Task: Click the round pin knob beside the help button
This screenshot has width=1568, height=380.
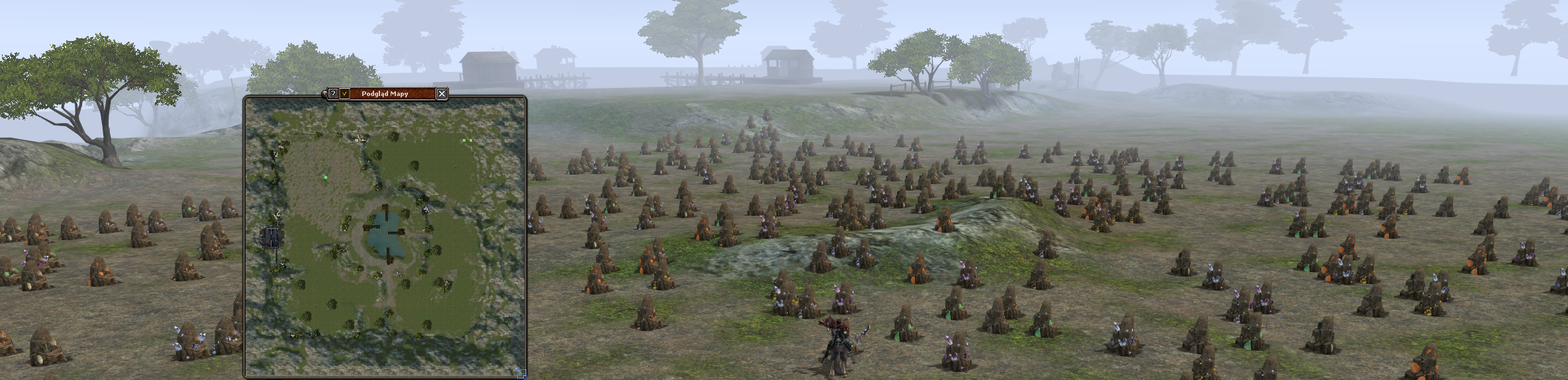Action: (324, 94)
